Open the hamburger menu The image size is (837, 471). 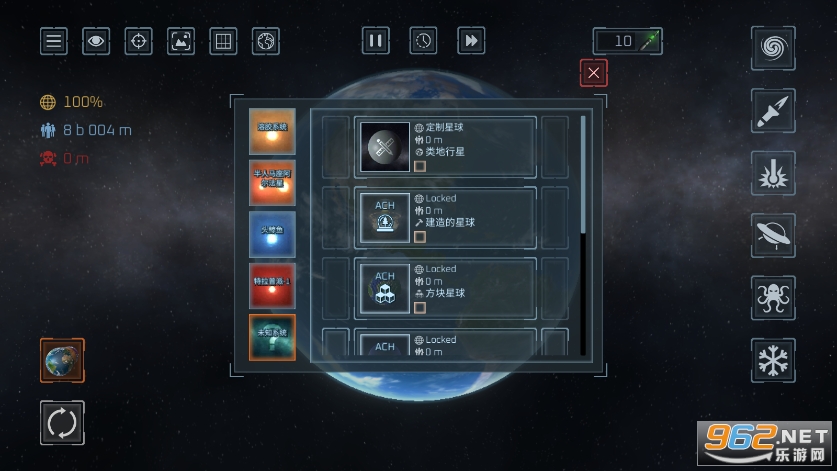(x=54, y=41)
